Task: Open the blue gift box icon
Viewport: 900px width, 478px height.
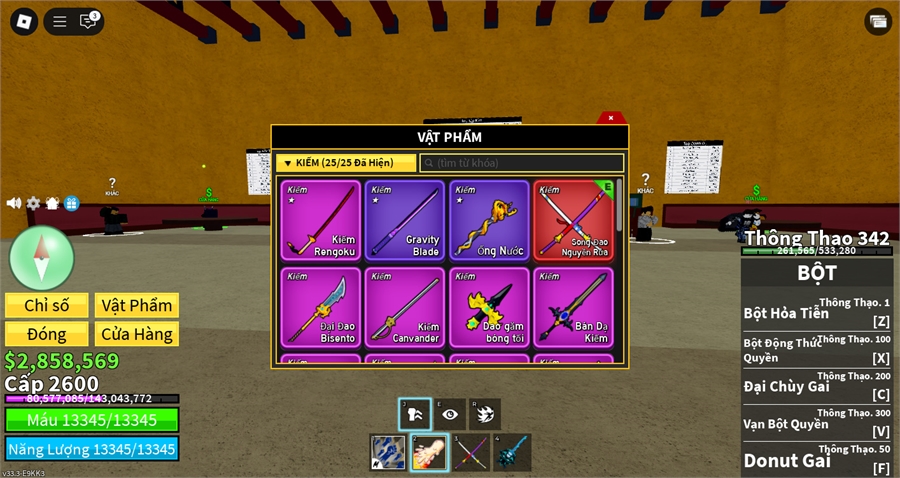Action: (71, 203)
